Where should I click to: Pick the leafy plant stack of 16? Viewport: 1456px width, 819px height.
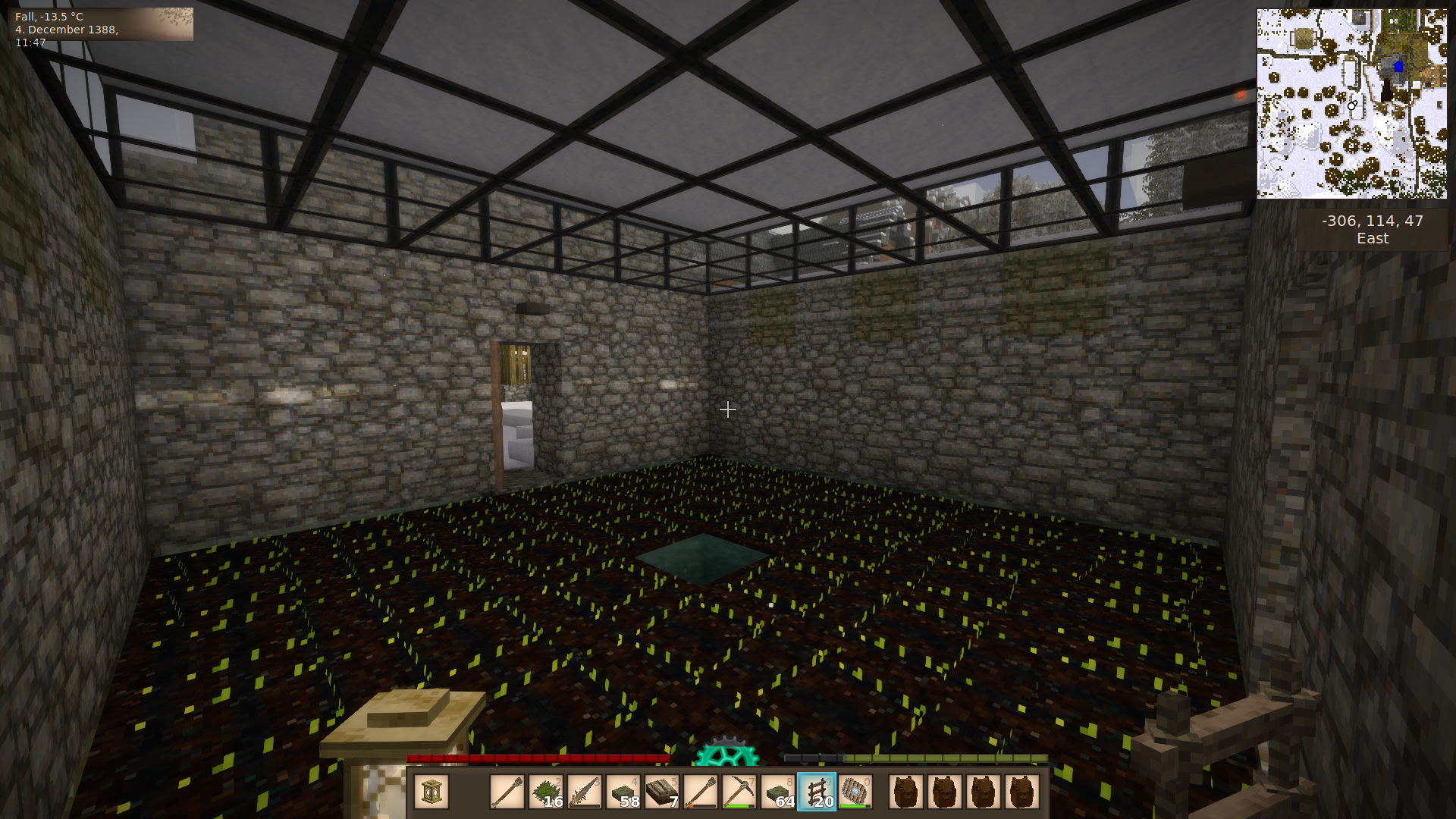(546, 792)
